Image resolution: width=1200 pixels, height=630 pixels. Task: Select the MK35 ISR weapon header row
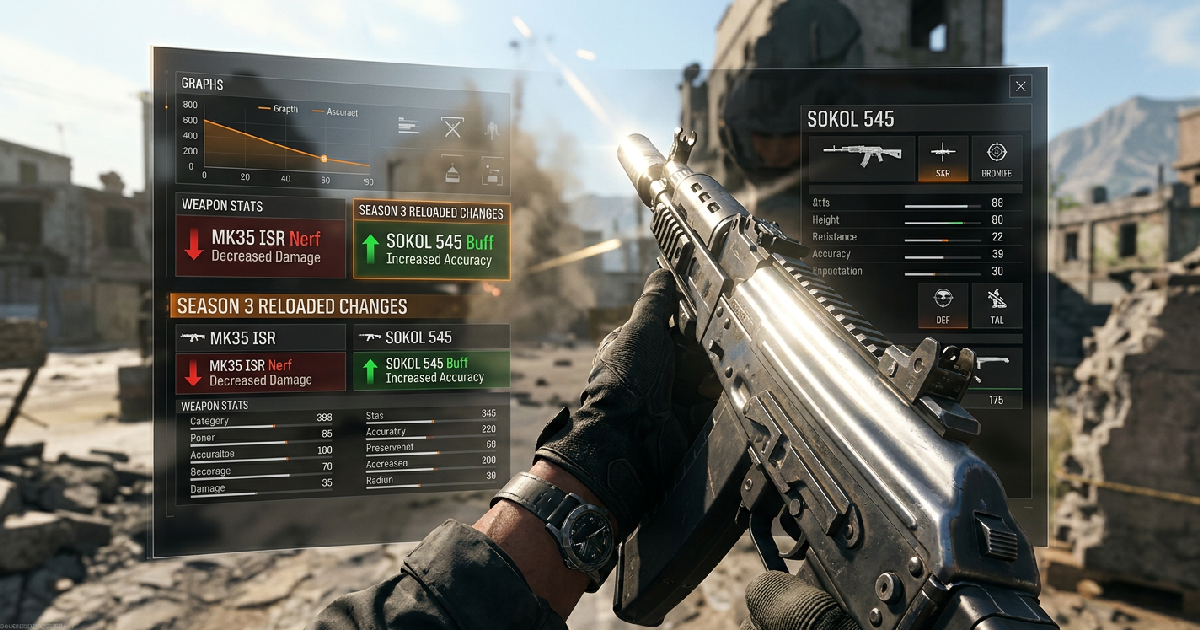(260, 337)
